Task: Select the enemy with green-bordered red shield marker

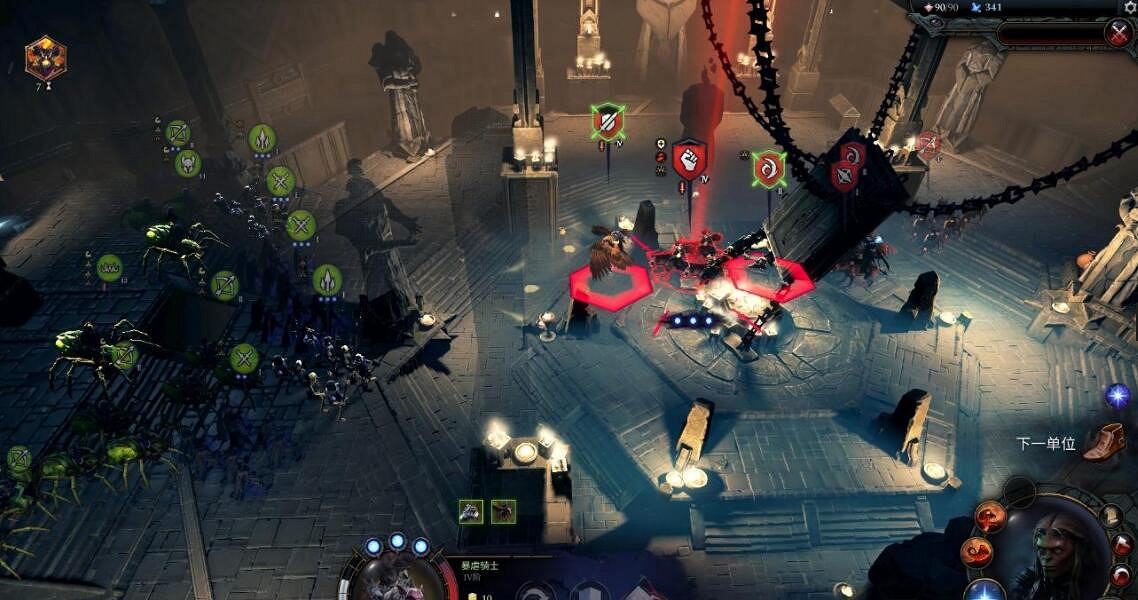Action: click(x=607, y=122)
